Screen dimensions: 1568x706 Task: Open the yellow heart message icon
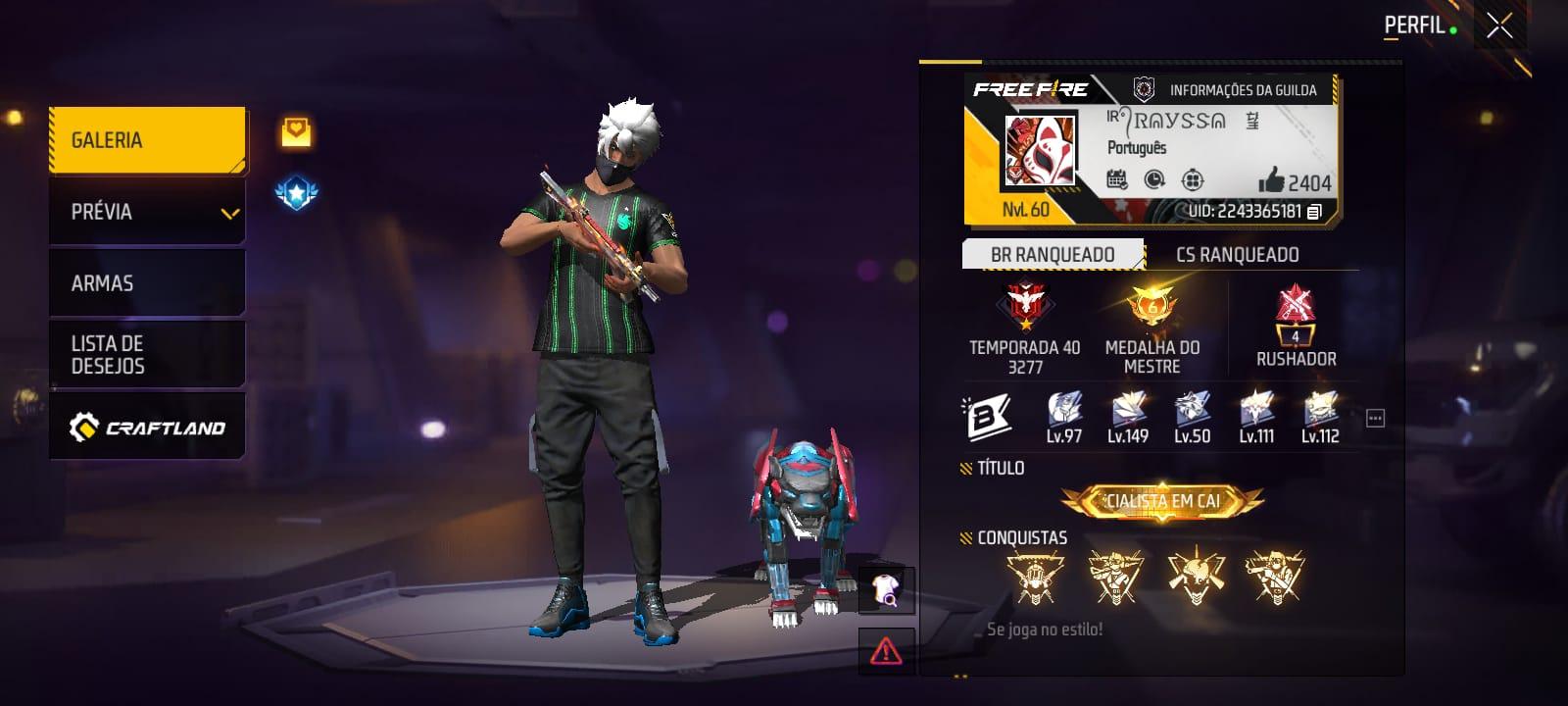pos(296,132)
